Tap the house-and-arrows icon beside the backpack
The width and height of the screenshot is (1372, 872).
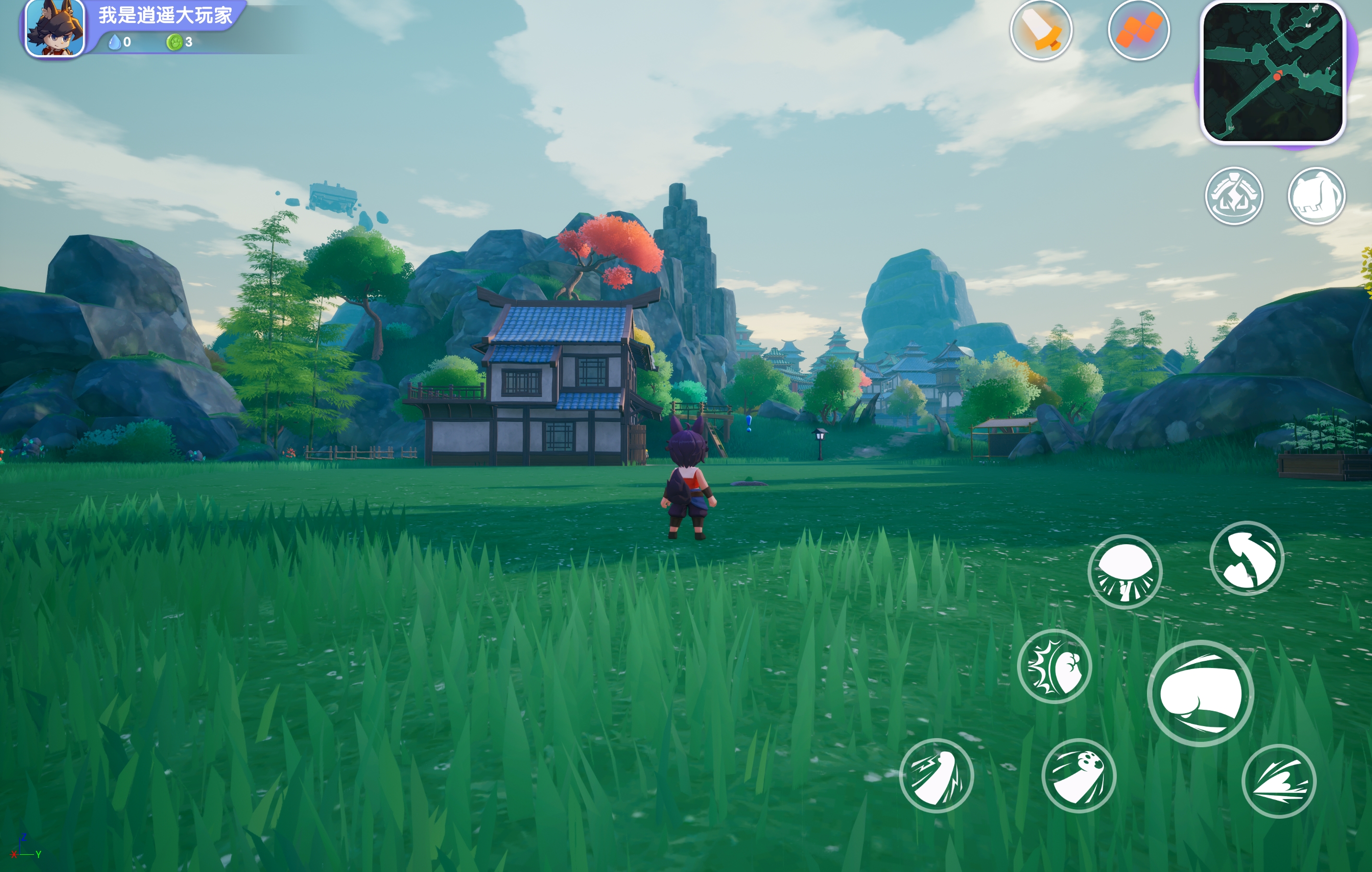tap(1234, 196)
